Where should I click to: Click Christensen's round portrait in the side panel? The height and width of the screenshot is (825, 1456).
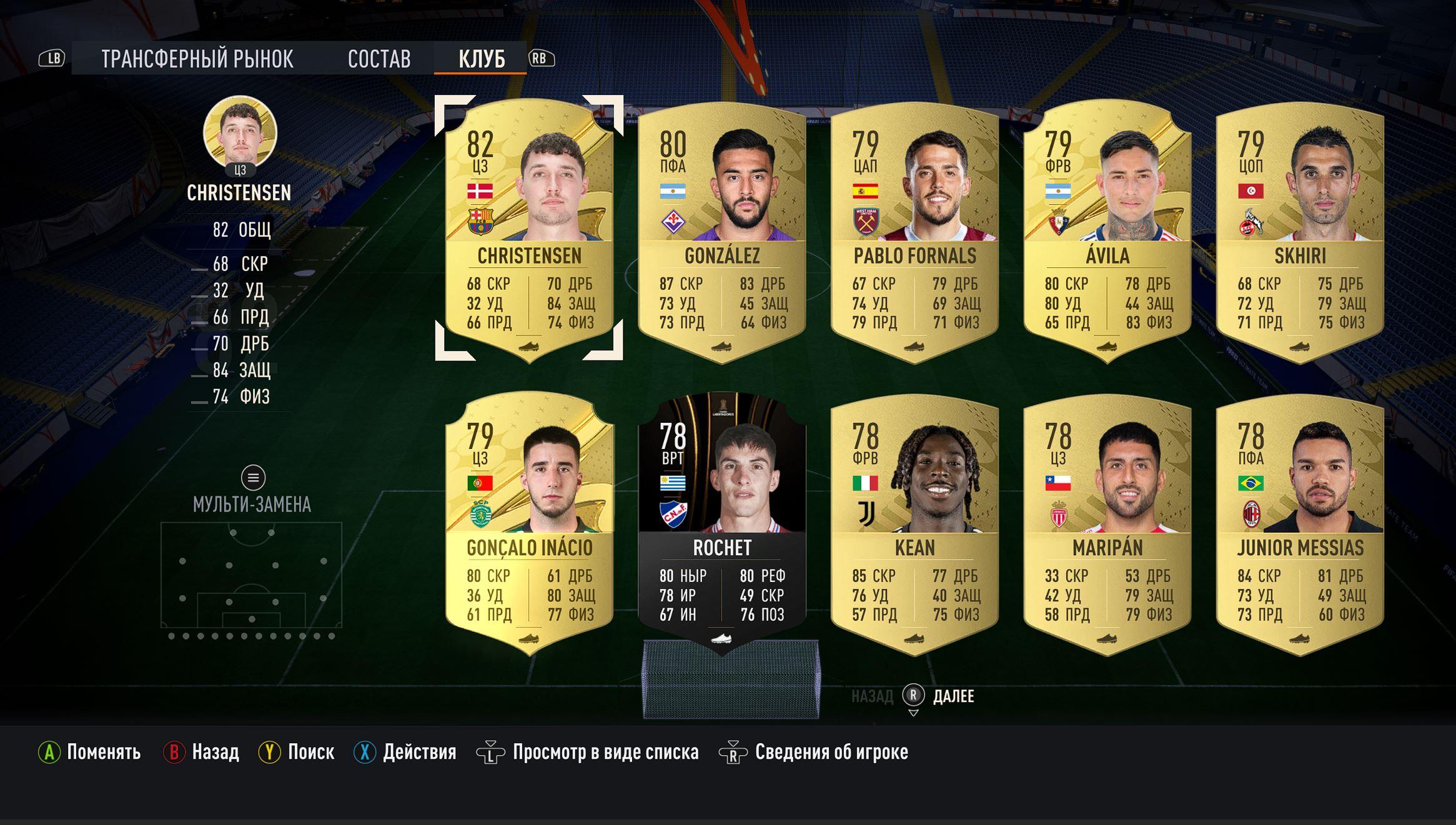coord(240,132)
